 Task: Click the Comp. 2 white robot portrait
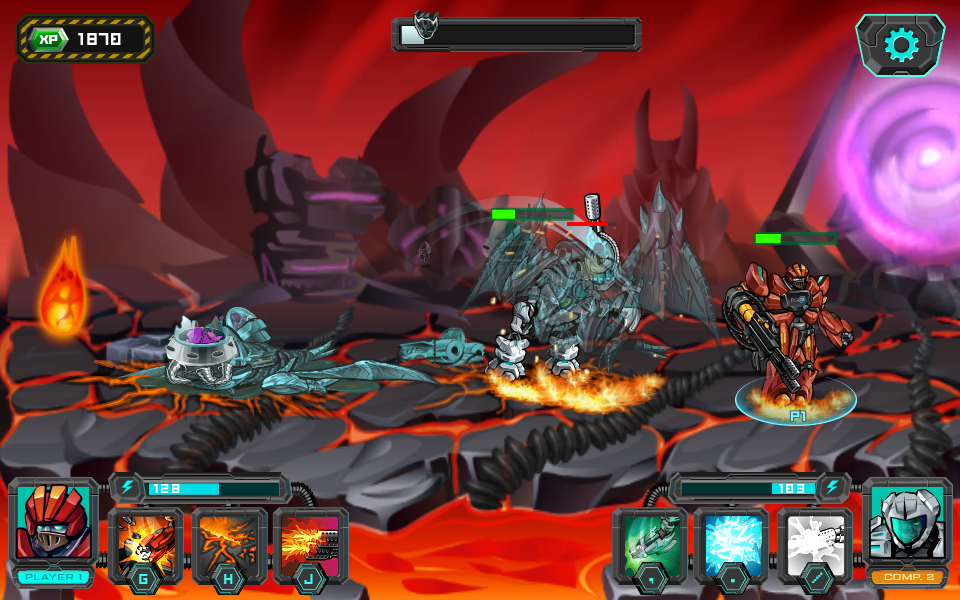tap(907, 524)
